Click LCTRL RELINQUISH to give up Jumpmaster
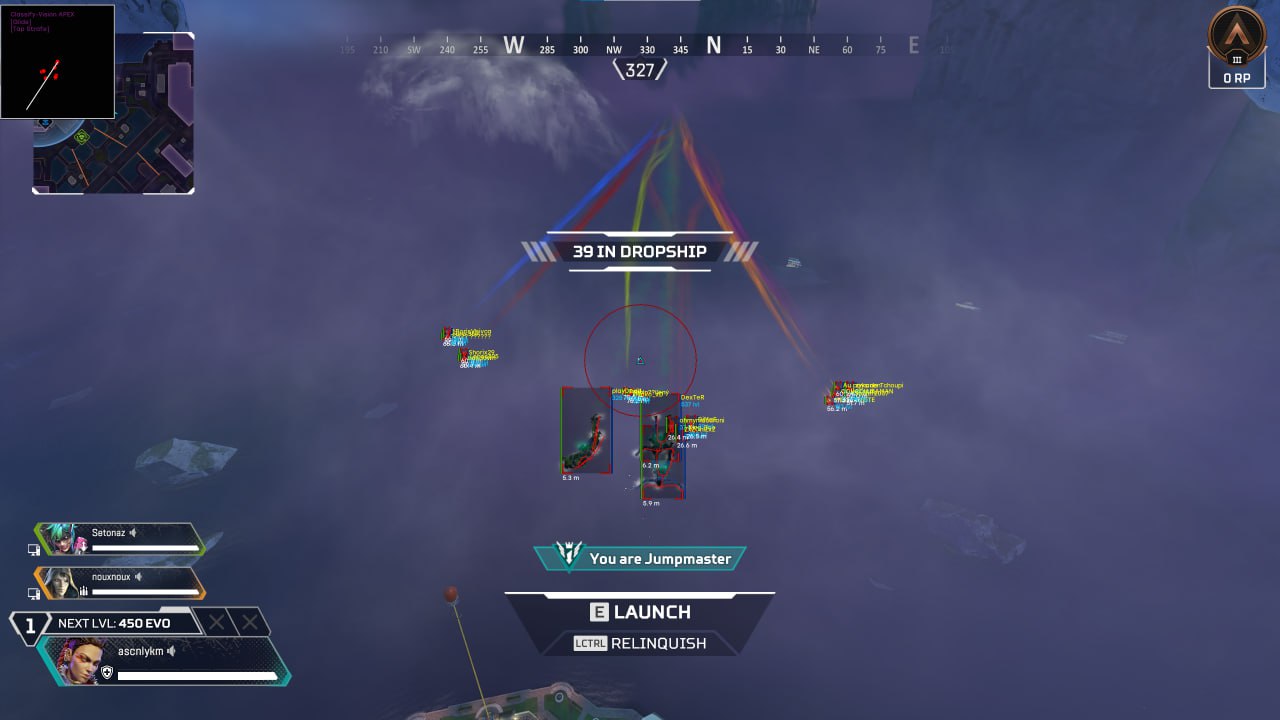 (640, 643)
